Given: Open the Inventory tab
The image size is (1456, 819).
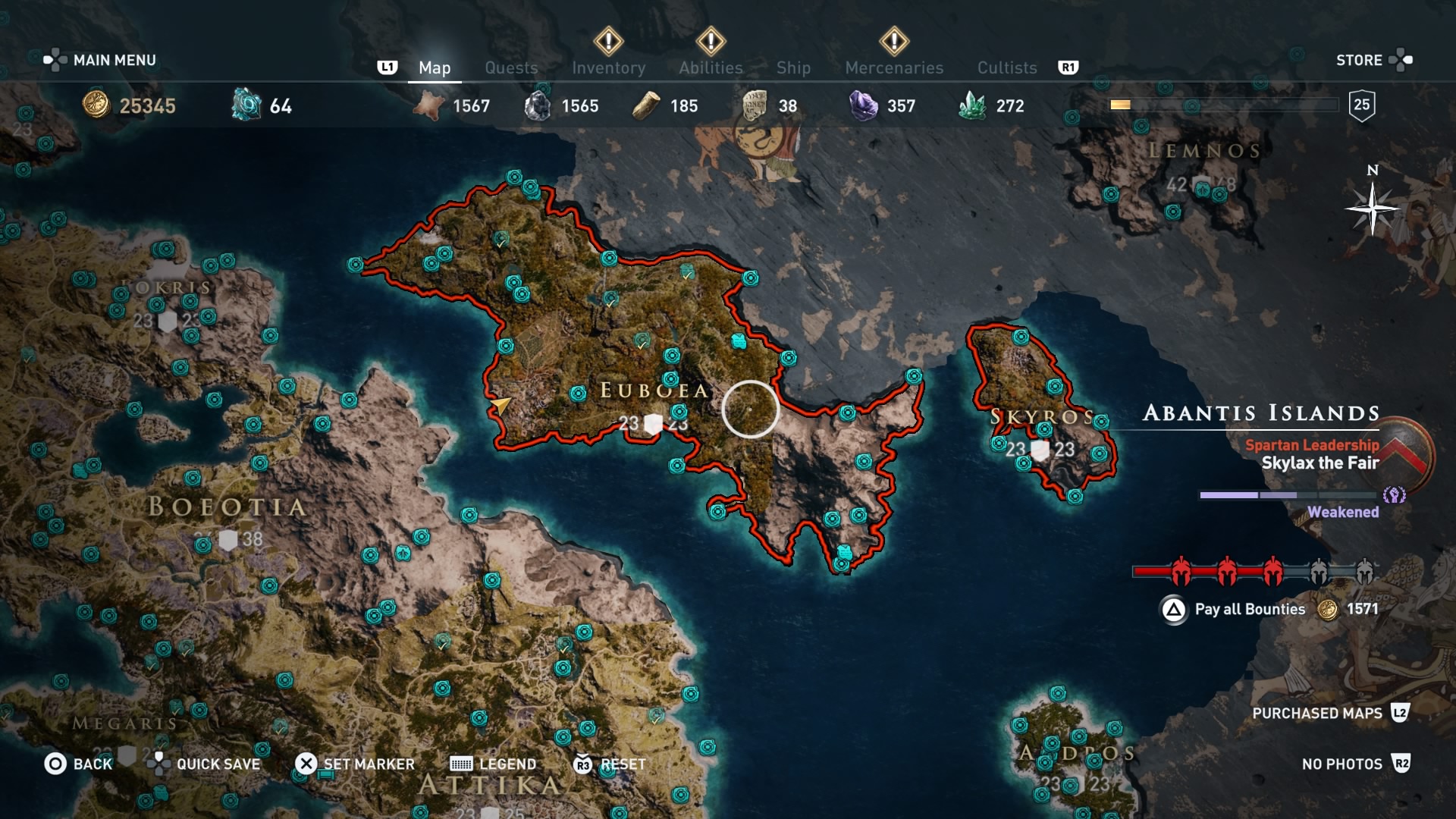Looking at the screenshot, I should [610, 67].
